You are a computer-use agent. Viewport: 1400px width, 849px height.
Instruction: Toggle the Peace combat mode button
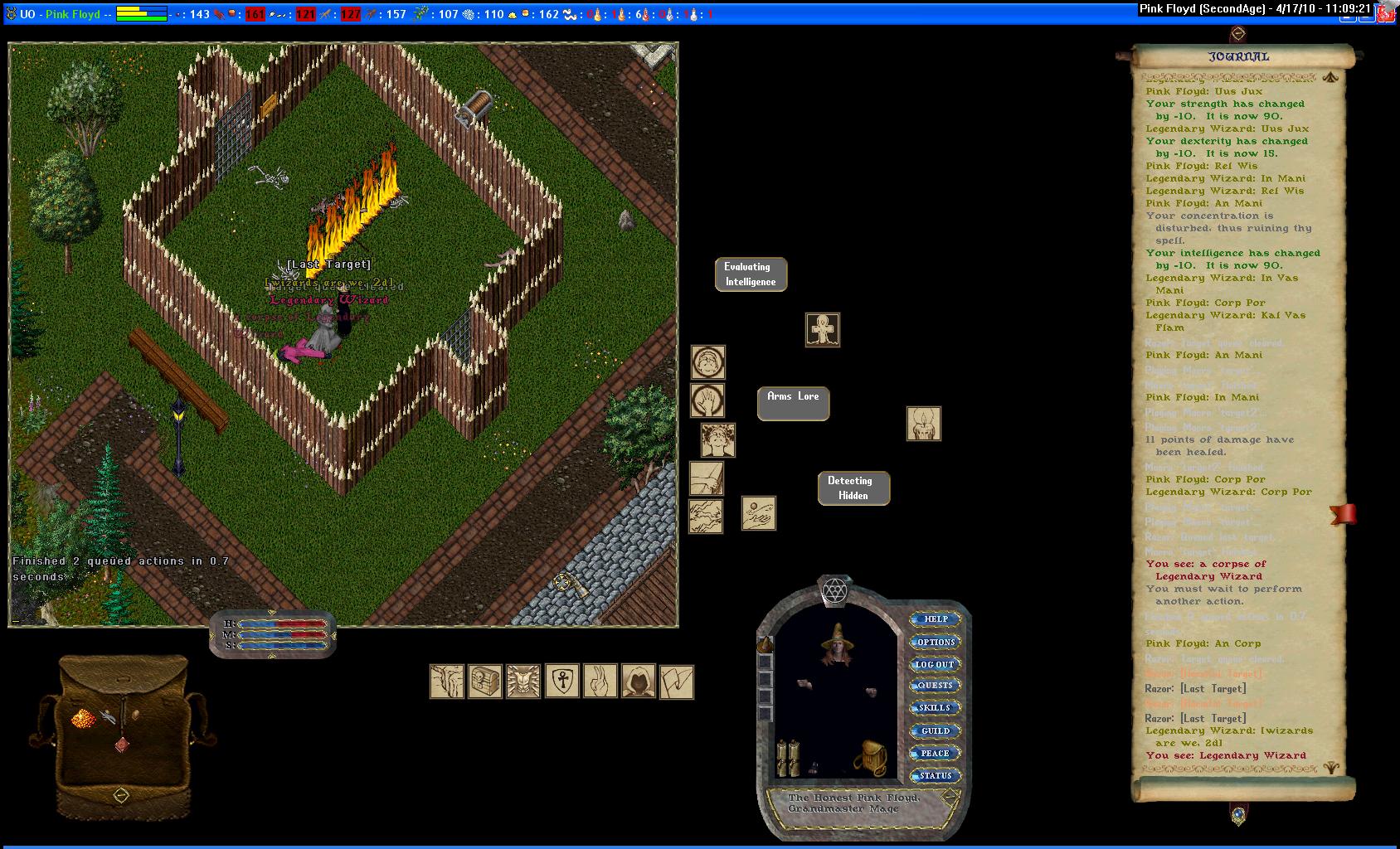[x=935, y=754]
